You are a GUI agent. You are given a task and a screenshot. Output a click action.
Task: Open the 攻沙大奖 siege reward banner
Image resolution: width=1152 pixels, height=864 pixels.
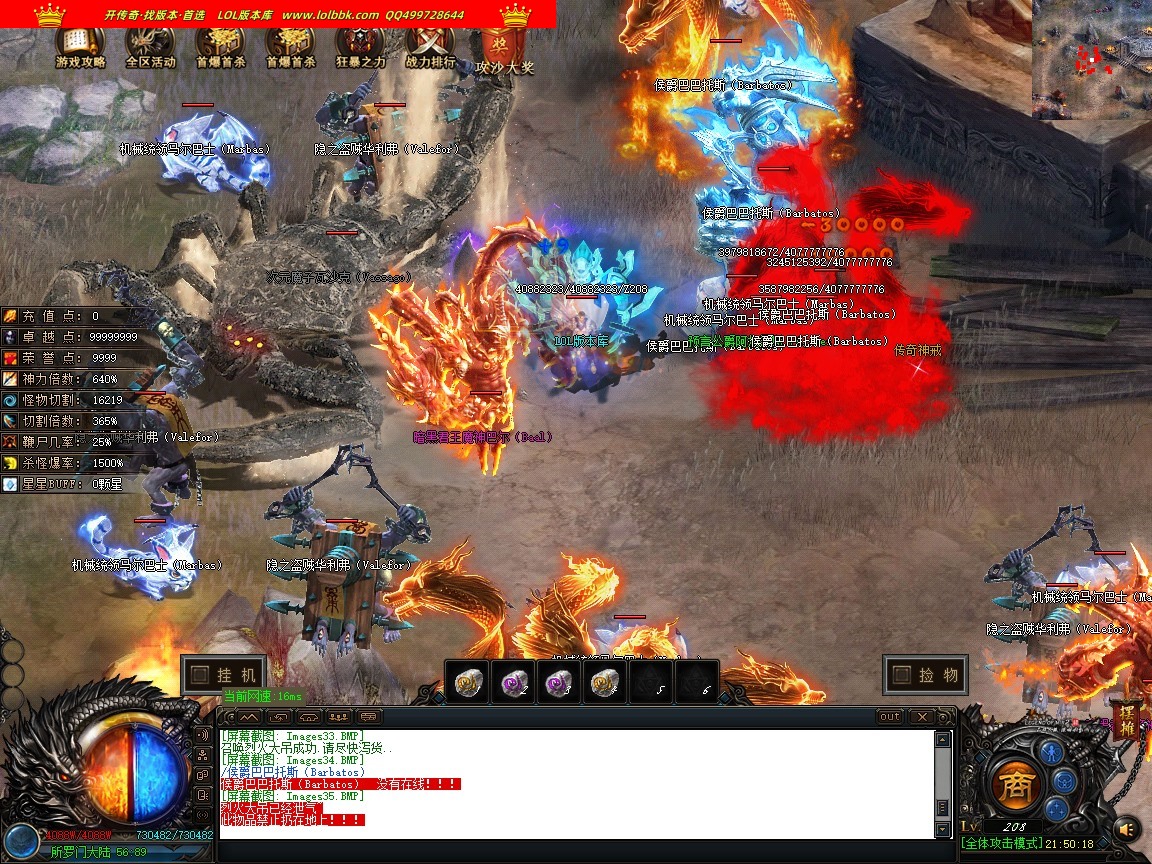tap(504, 48)
